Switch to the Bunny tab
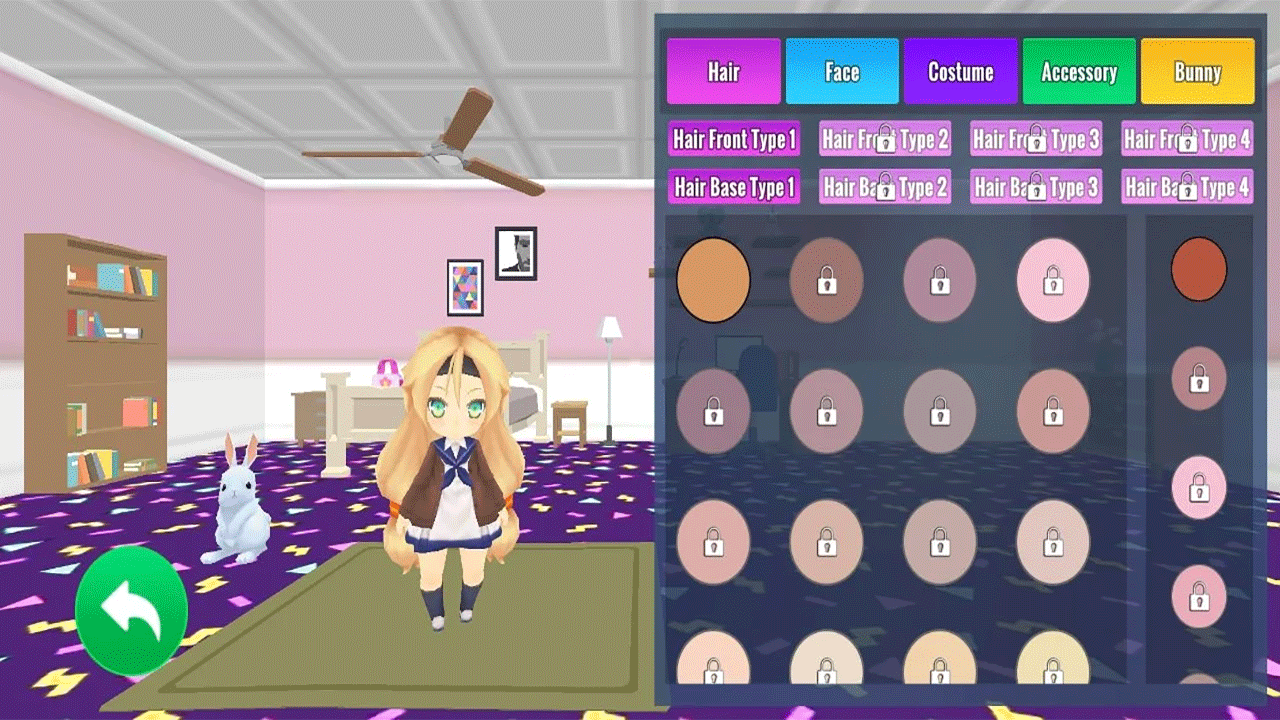 click(x=1197, y=71)
